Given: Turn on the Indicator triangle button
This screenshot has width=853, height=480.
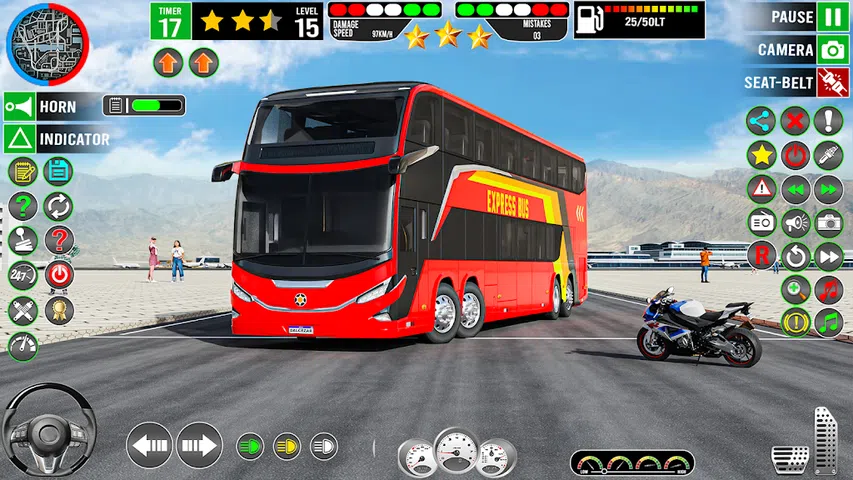Looking at the screenshot, I should (20, 139).
